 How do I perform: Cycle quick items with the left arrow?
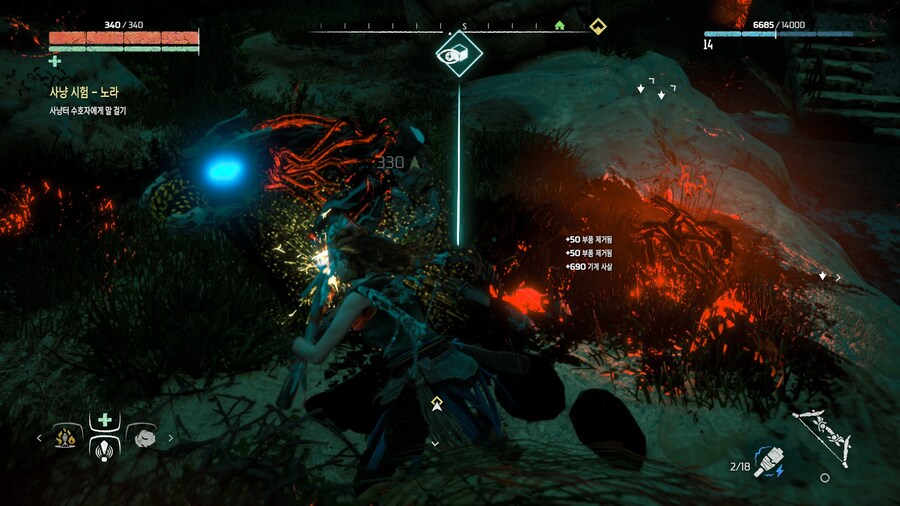click(x=40, y=437)
